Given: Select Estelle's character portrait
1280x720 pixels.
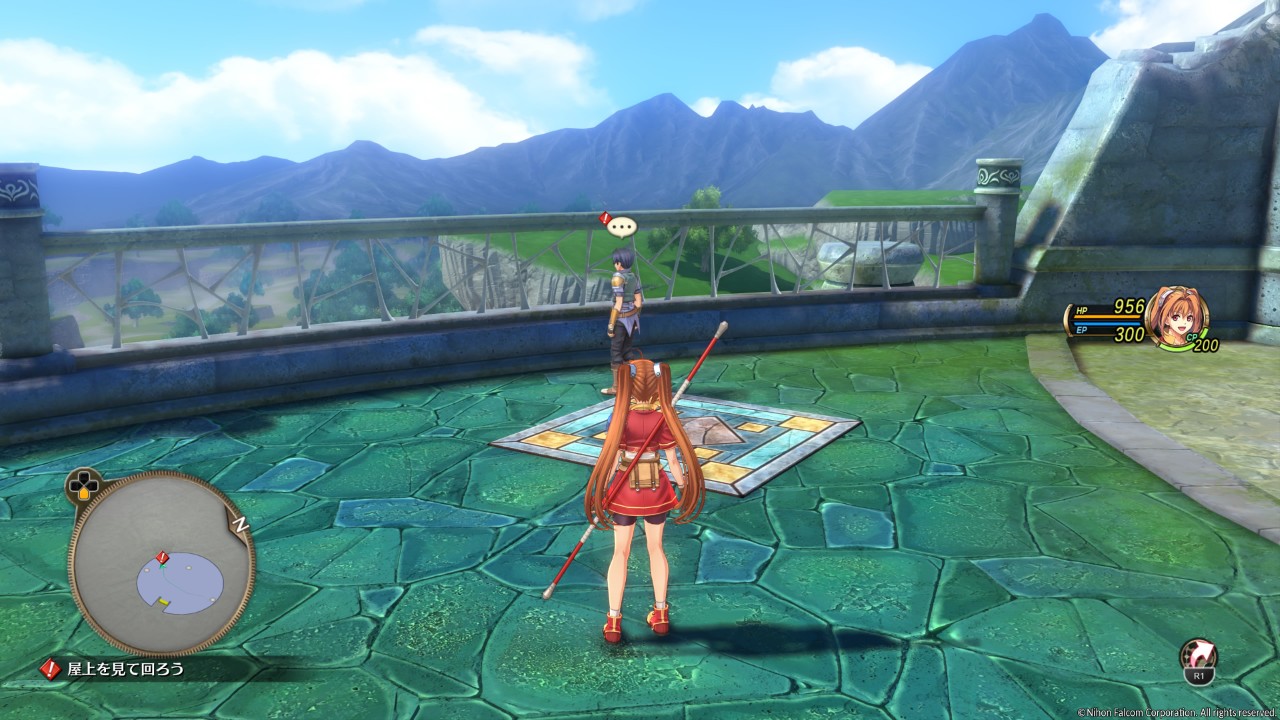Looking at the screenshot, I should pos(1176,316).
